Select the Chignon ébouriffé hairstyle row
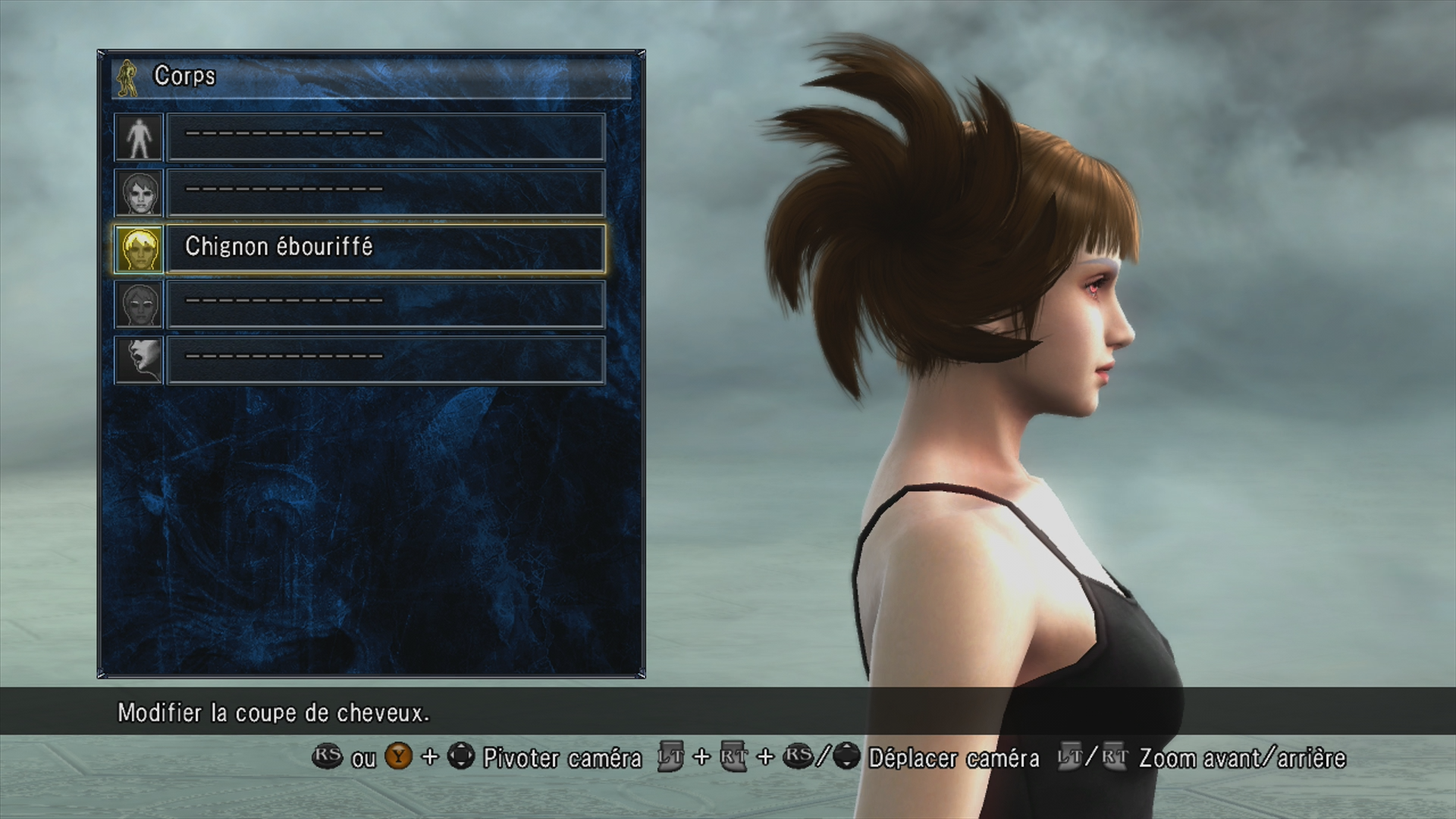 [x=385, y=248]
